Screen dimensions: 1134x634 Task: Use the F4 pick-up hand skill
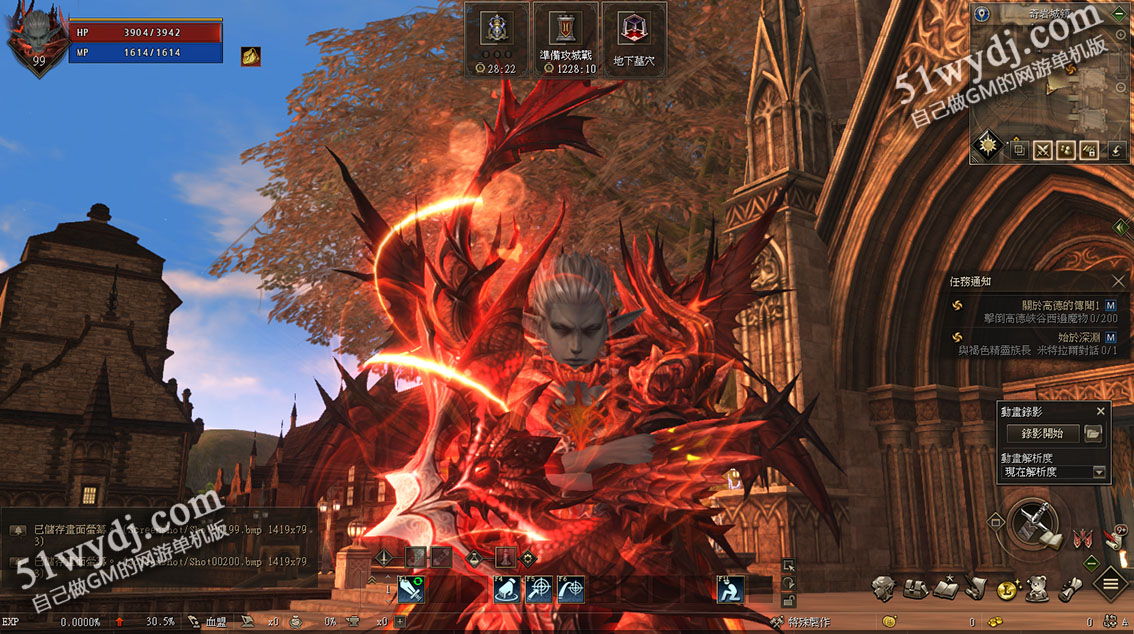(x=507, y=590)
